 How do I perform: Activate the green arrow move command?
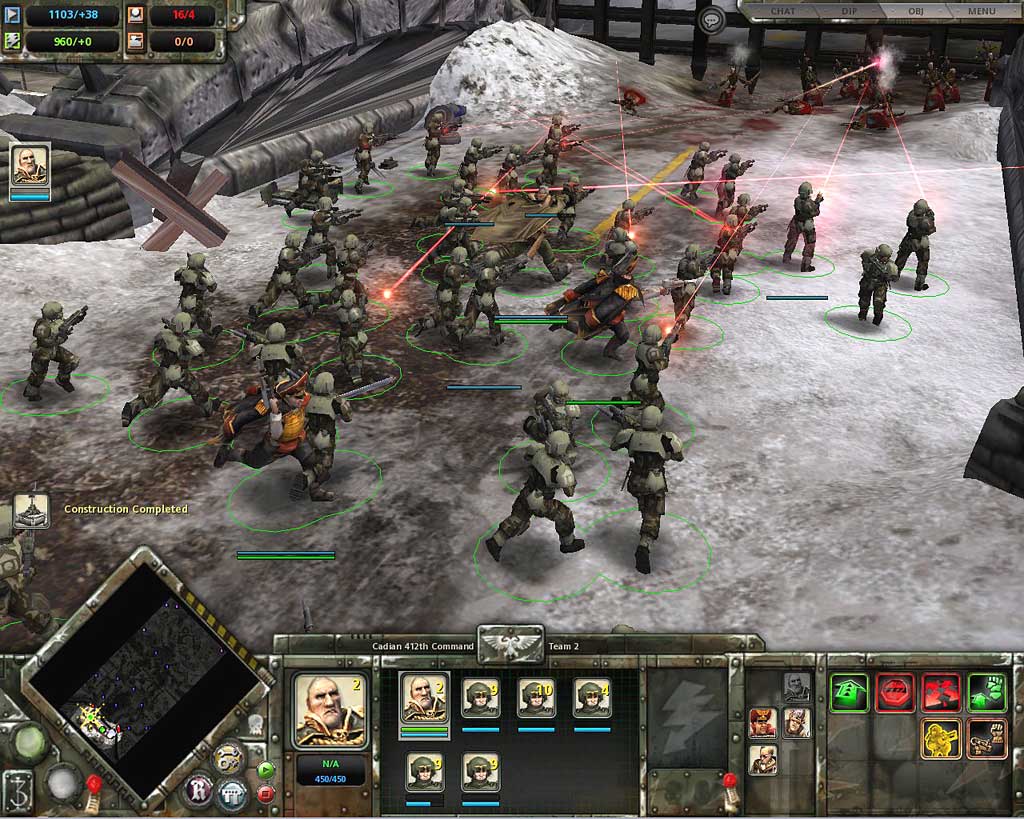tap(849, 692)
